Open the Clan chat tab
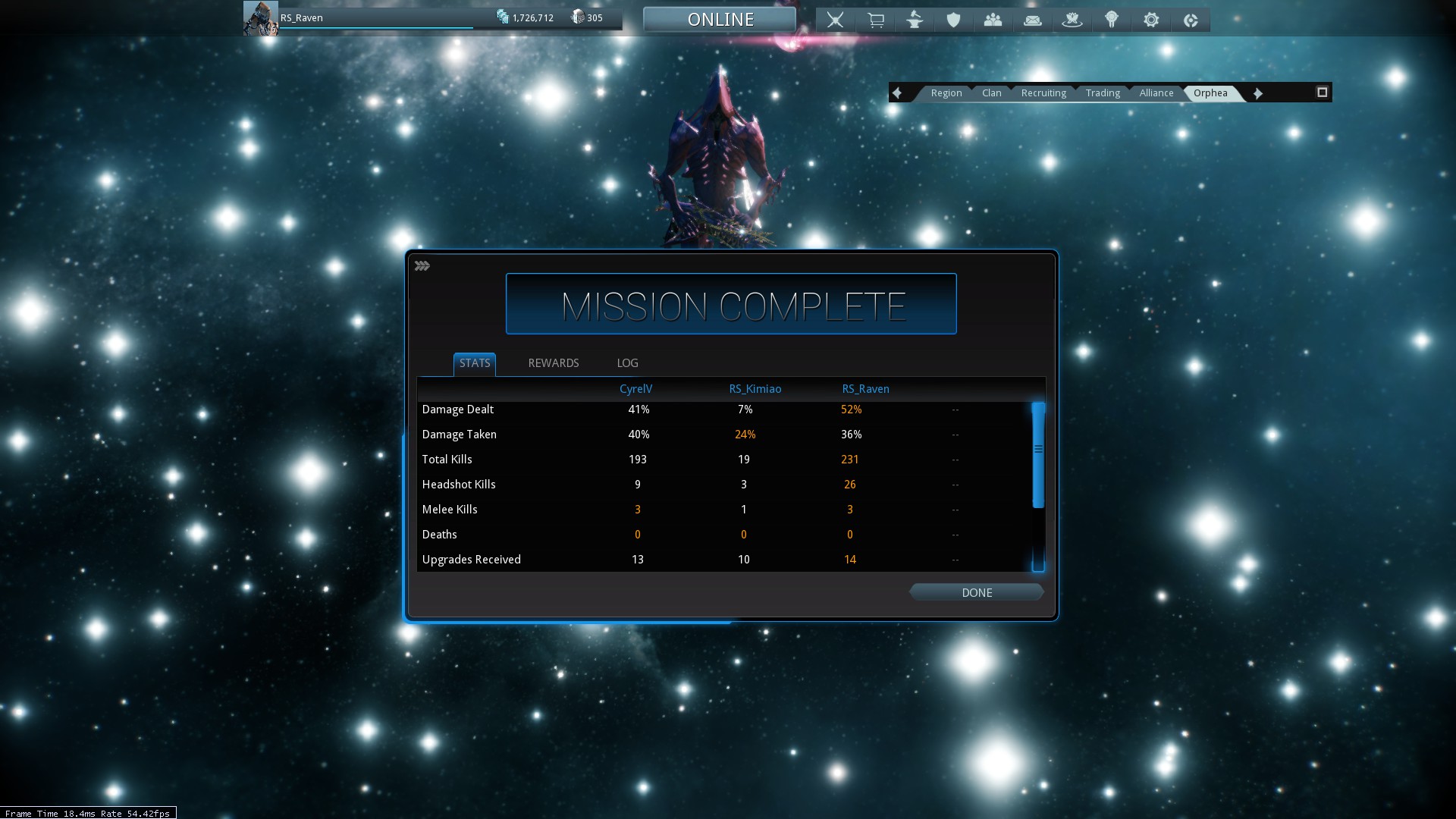 [x=991, y=93]
